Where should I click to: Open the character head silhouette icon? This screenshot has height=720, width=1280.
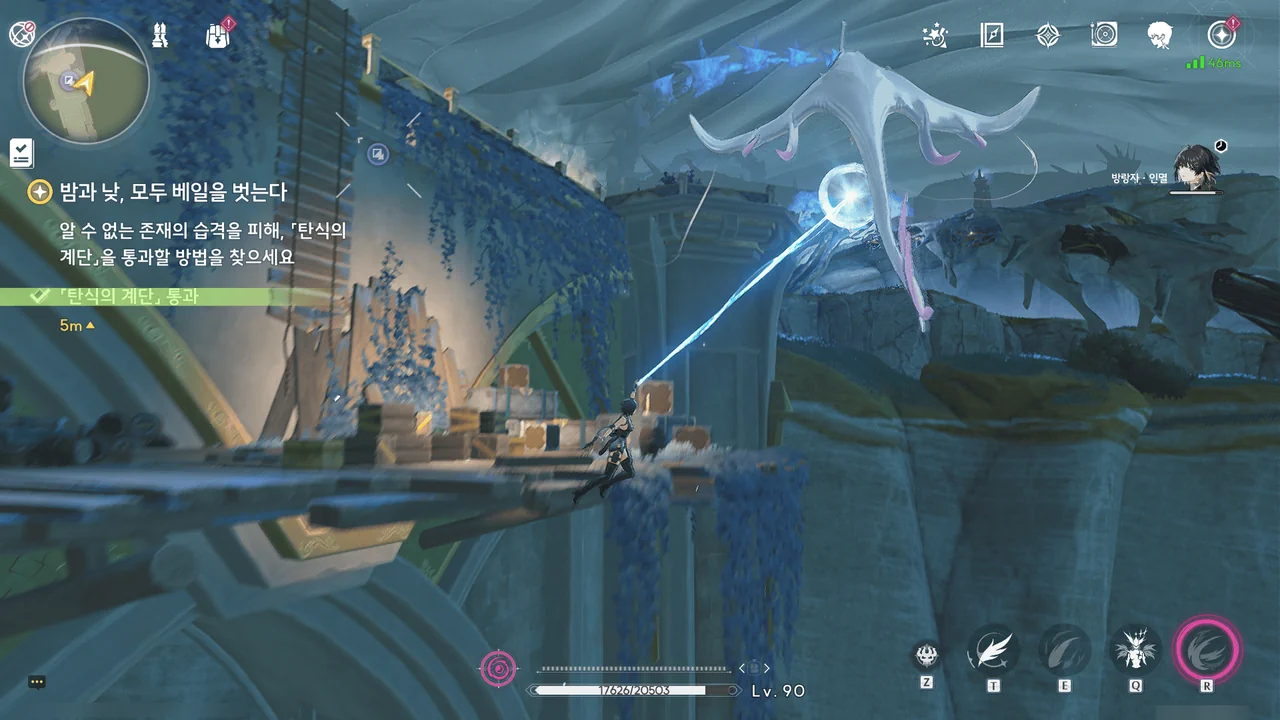pos(1159,36)
